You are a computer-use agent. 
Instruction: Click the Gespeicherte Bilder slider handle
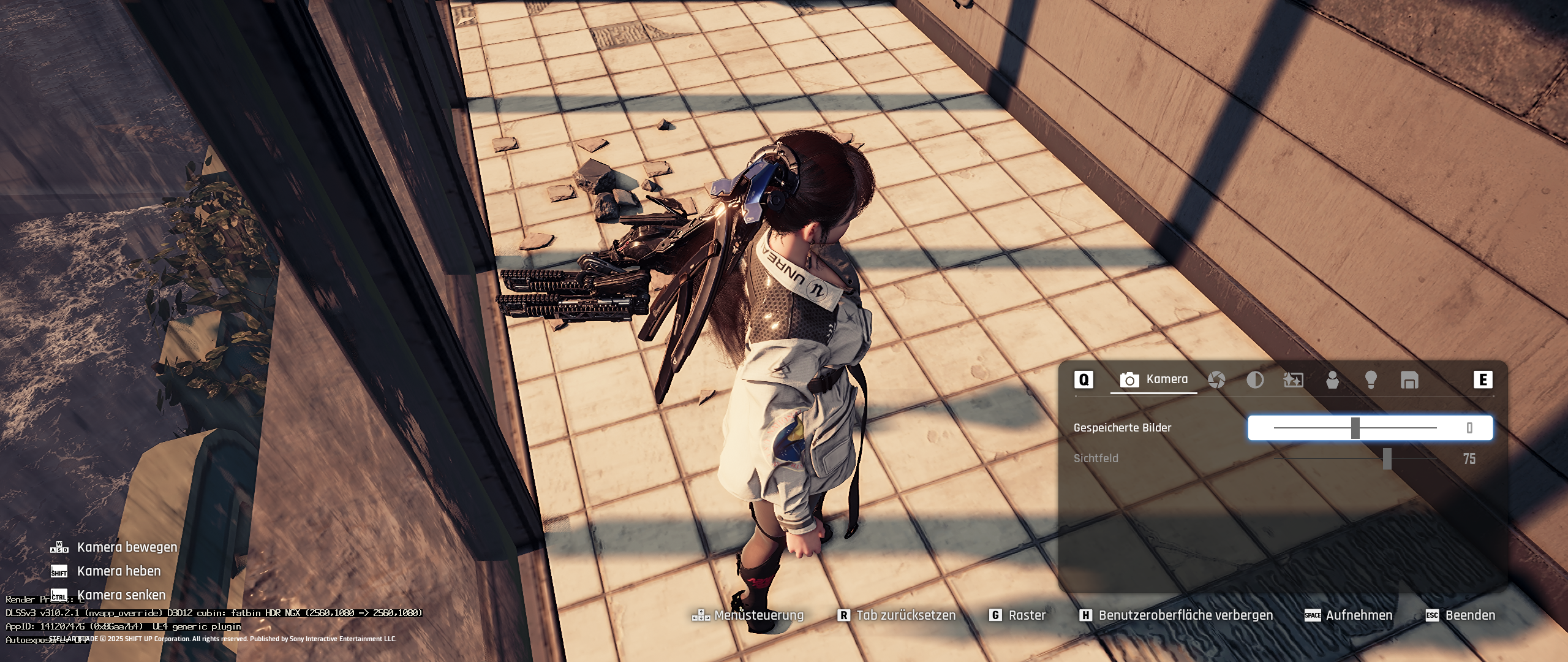(1355, 428)
